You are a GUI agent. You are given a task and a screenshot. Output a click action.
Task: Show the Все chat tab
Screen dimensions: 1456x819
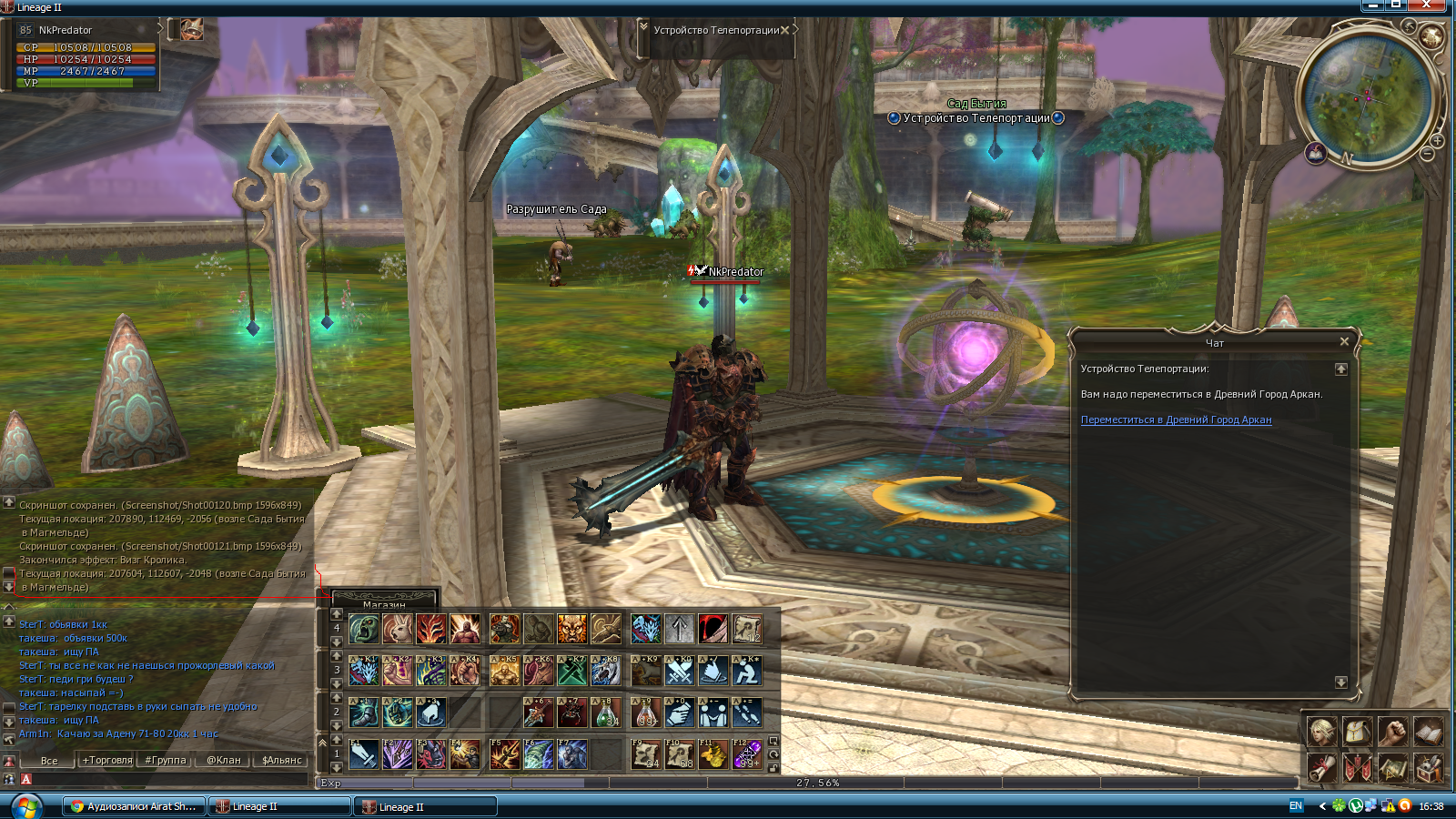pyautogui.click(x=49, y=761)
